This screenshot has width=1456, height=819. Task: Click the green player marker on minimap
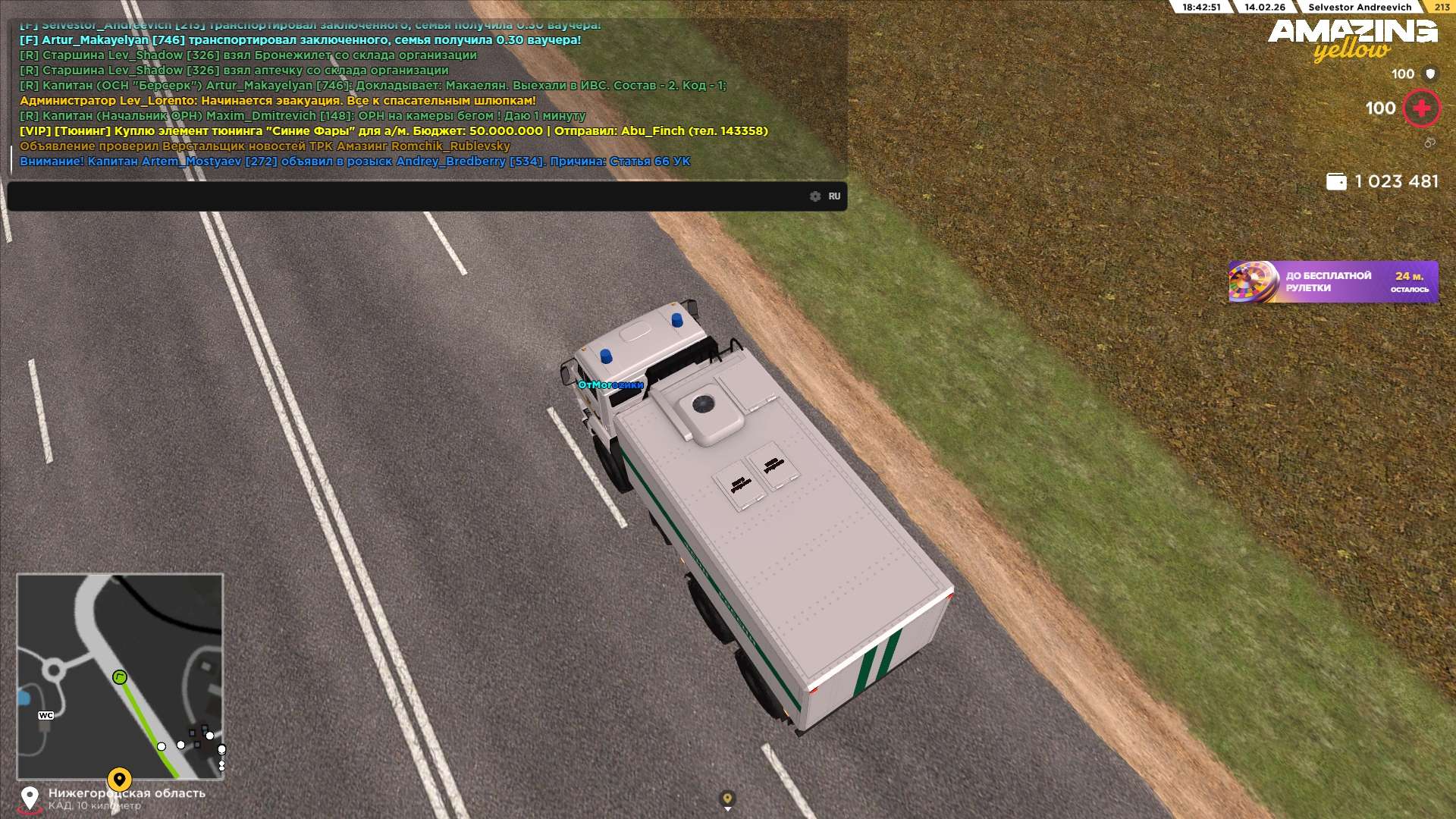coord(120,677)
